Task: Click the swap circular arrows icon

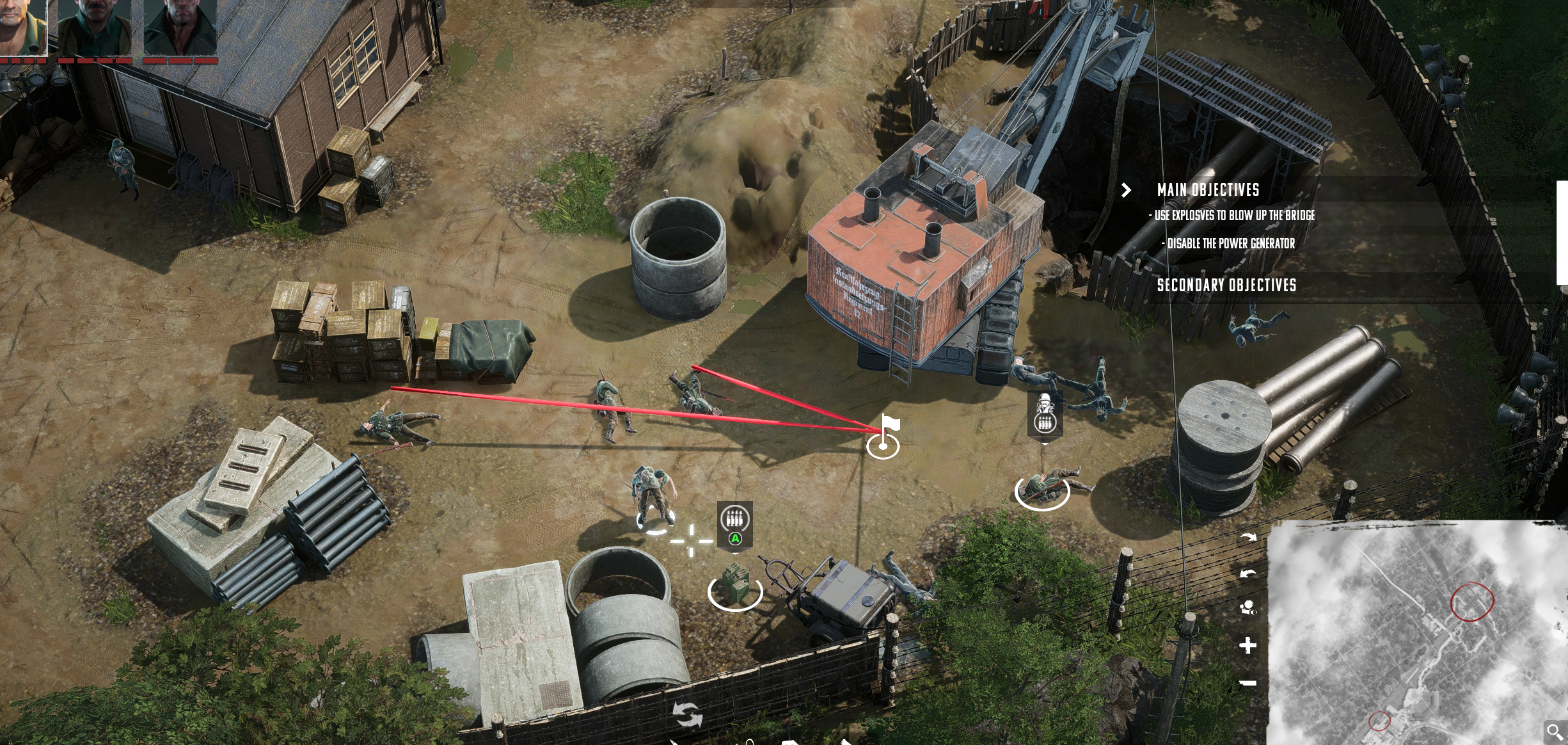Action: coord(688,714)
